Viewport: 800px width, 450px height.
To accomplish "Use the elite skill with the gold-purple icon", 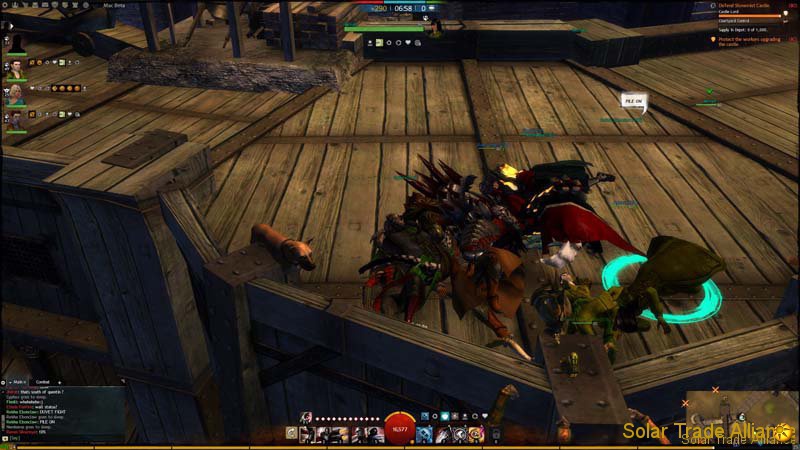I will click(476, 434).
